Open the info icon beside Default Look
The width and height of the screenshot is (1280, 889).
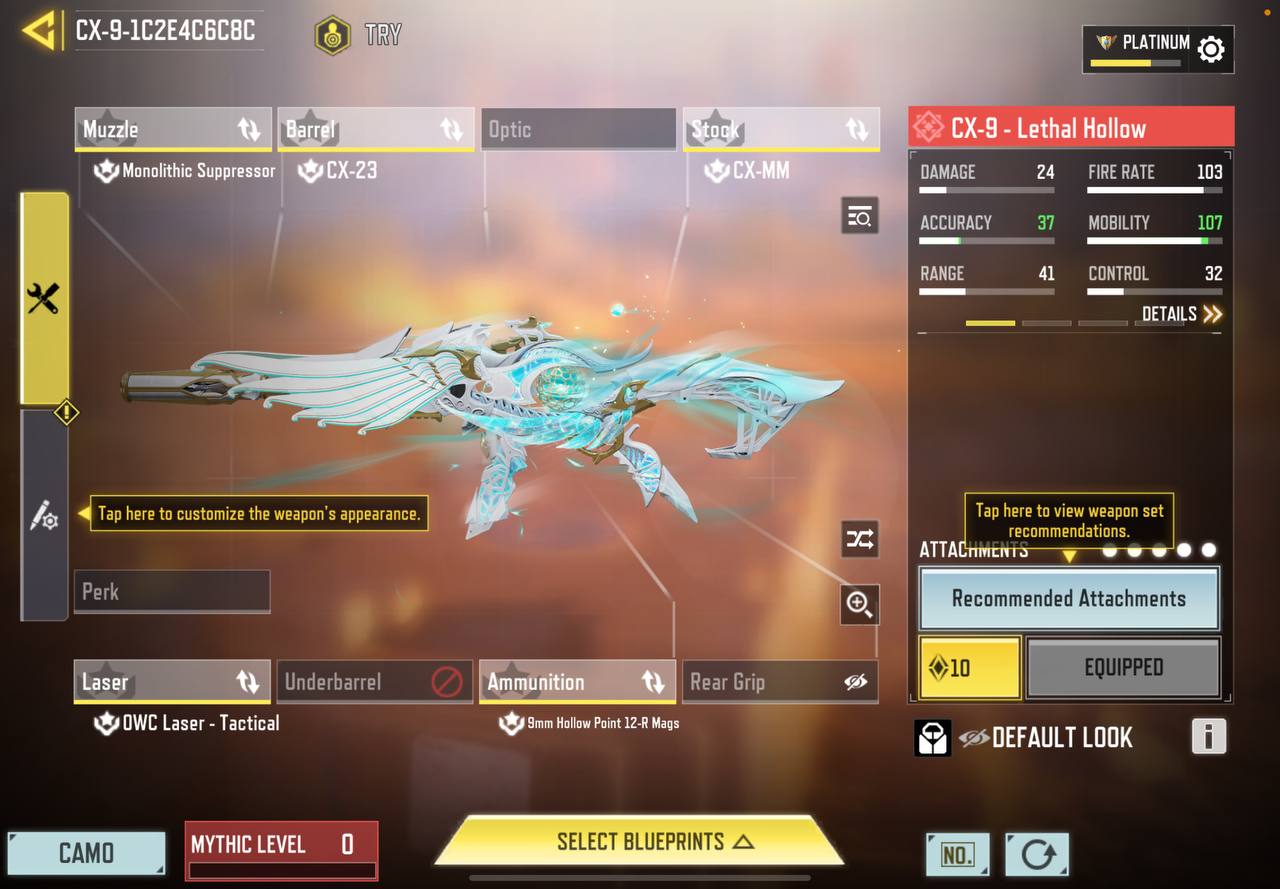point(1208,737)
